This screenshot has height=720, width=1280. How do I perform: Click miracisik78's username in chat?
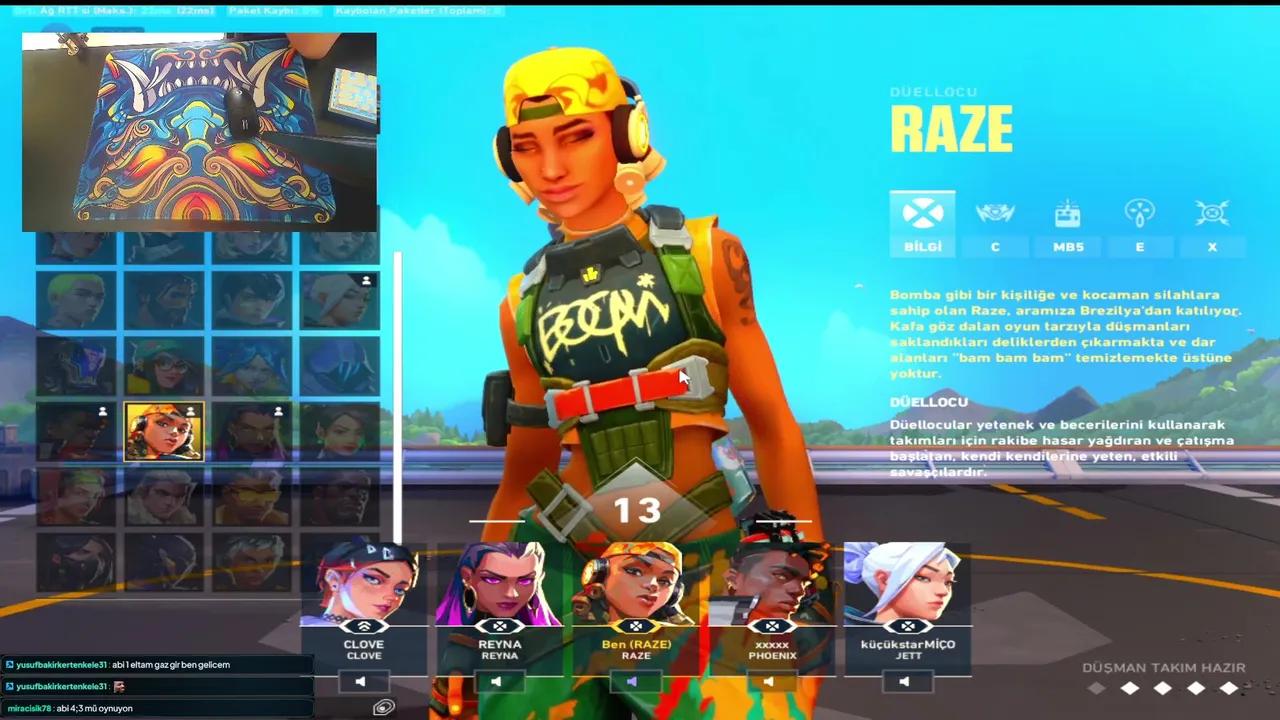(30, 707)
